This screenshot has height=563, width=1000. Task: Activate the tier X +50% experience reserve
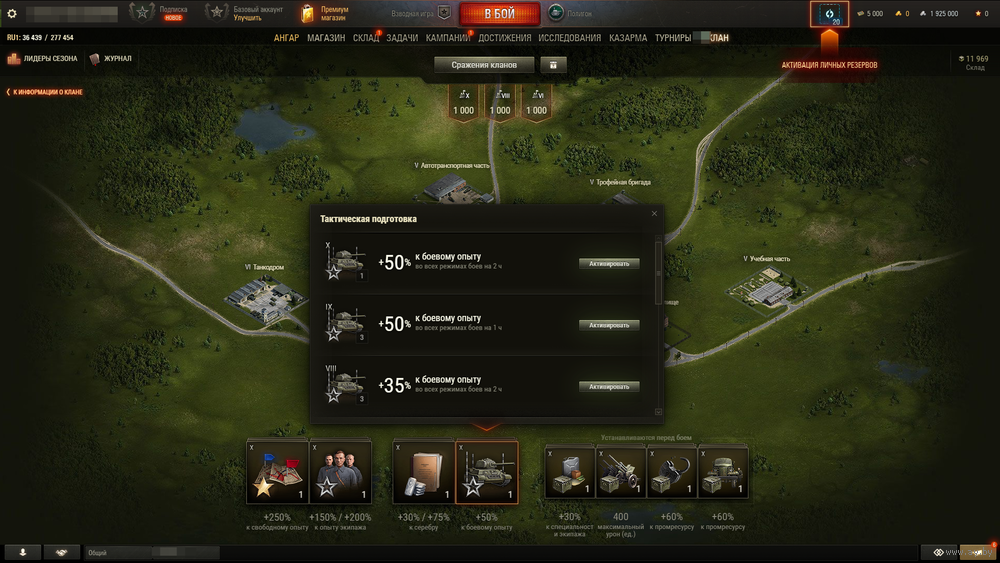tap(609, 264)
